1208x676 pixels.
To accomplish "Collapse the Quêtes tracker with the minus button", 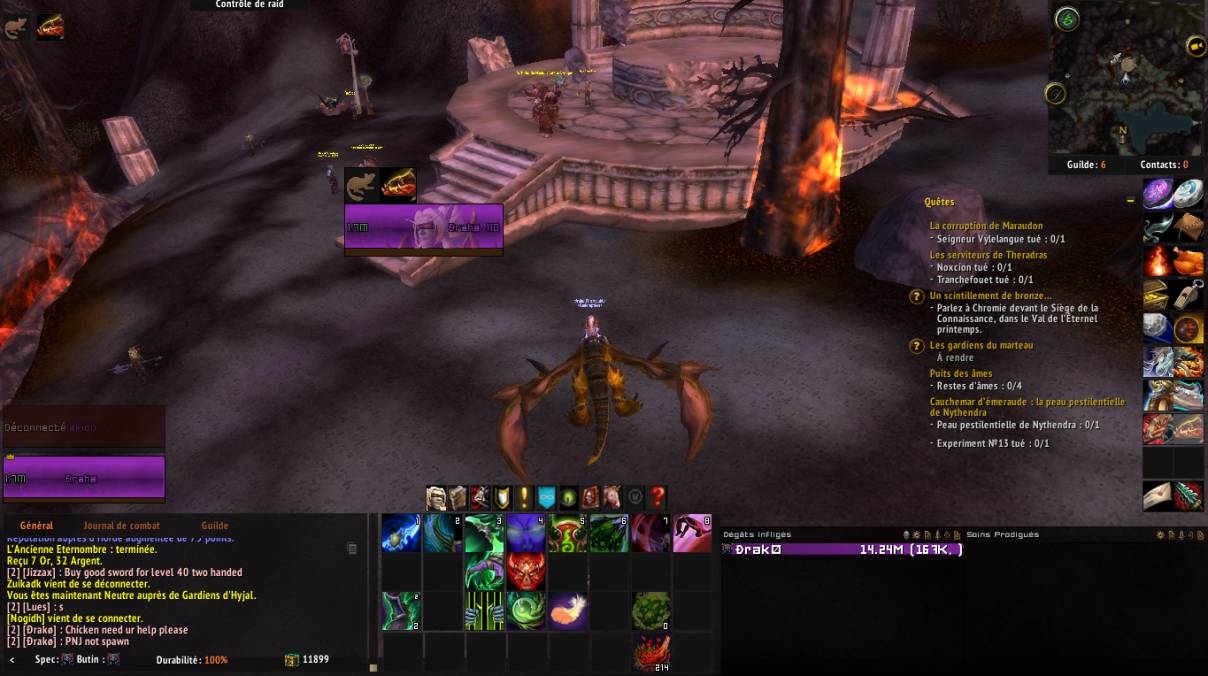I will point(1131,201).
